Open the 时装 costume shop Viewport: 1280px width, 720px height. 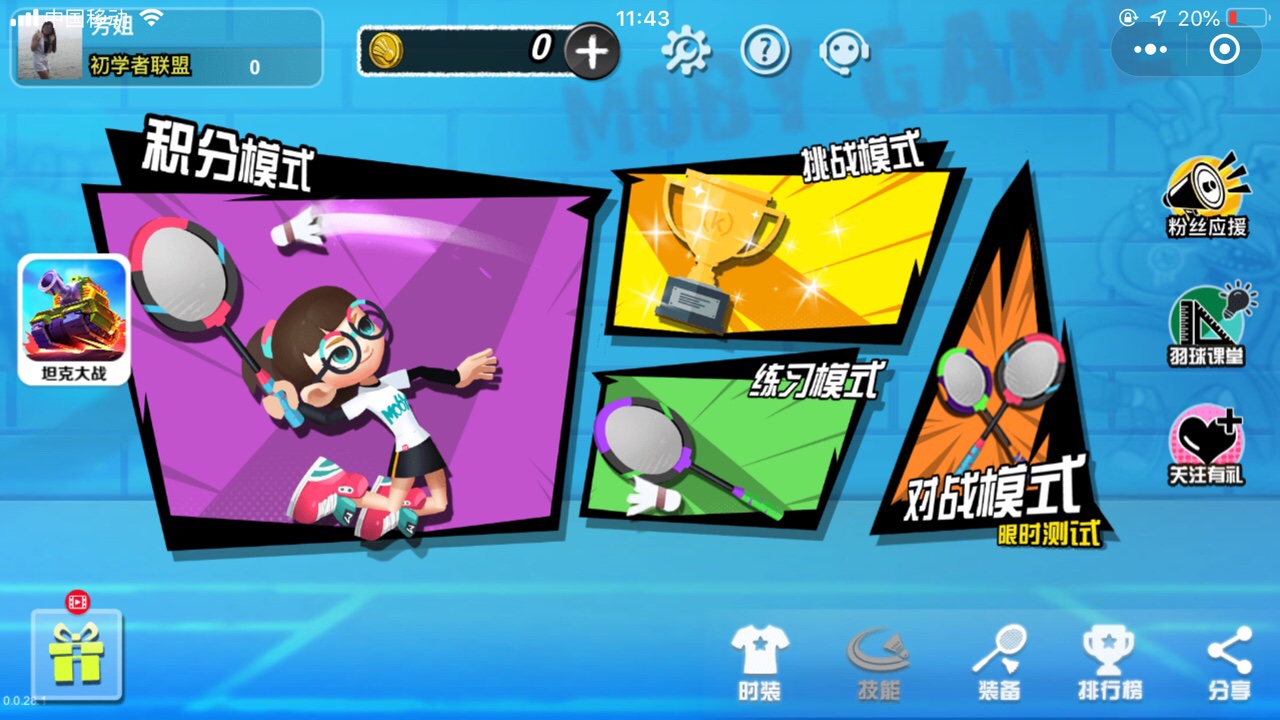[760, 662]
